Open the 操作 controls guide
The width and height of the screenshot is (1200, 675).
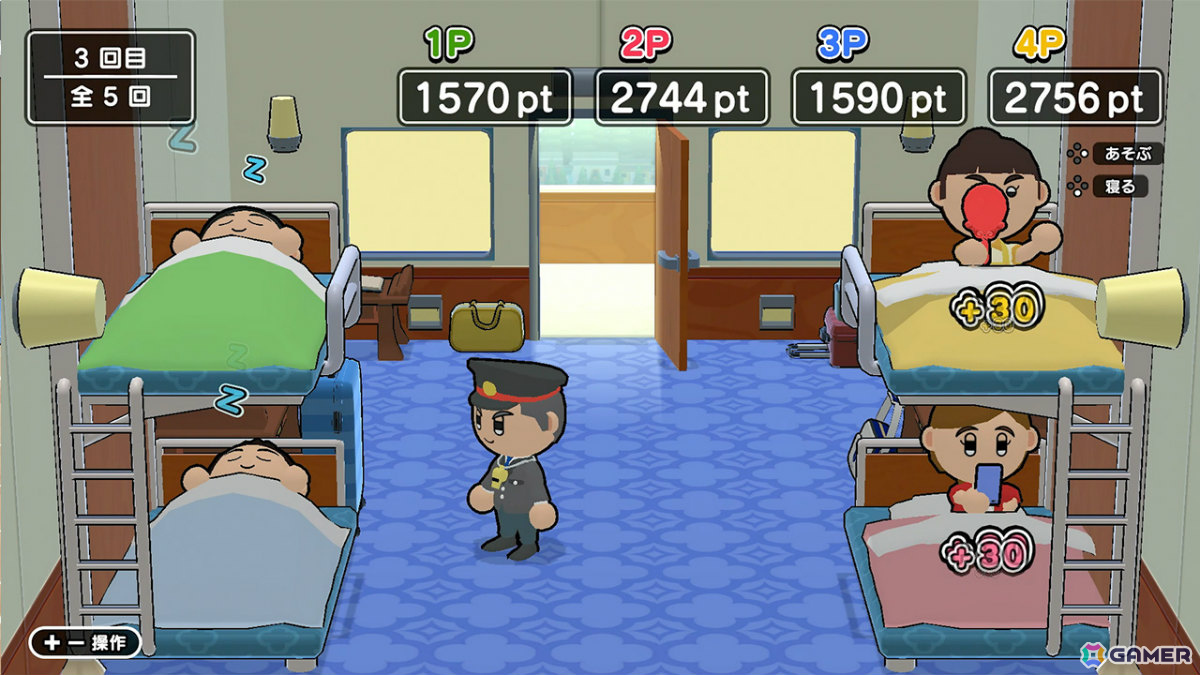tap(85, 642)
